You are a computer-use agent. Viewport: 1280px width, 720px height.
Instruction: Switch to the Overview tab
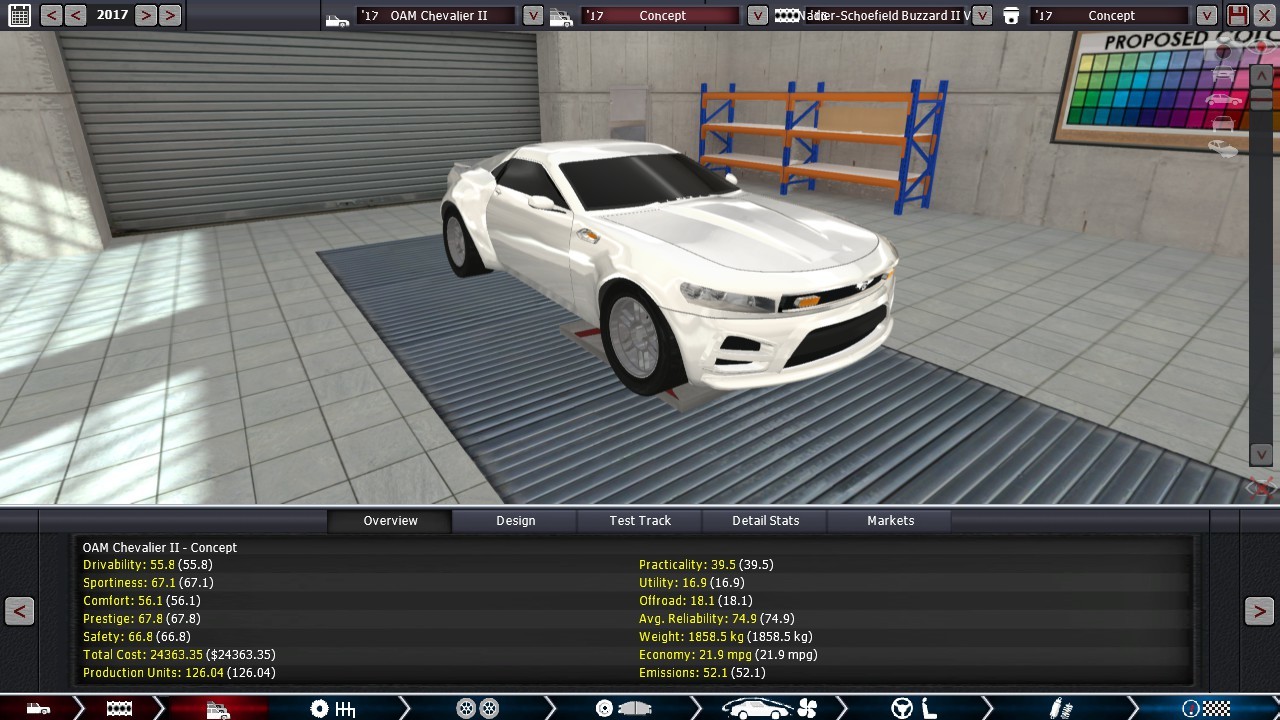pyautogui.click(x=390, y=520)
